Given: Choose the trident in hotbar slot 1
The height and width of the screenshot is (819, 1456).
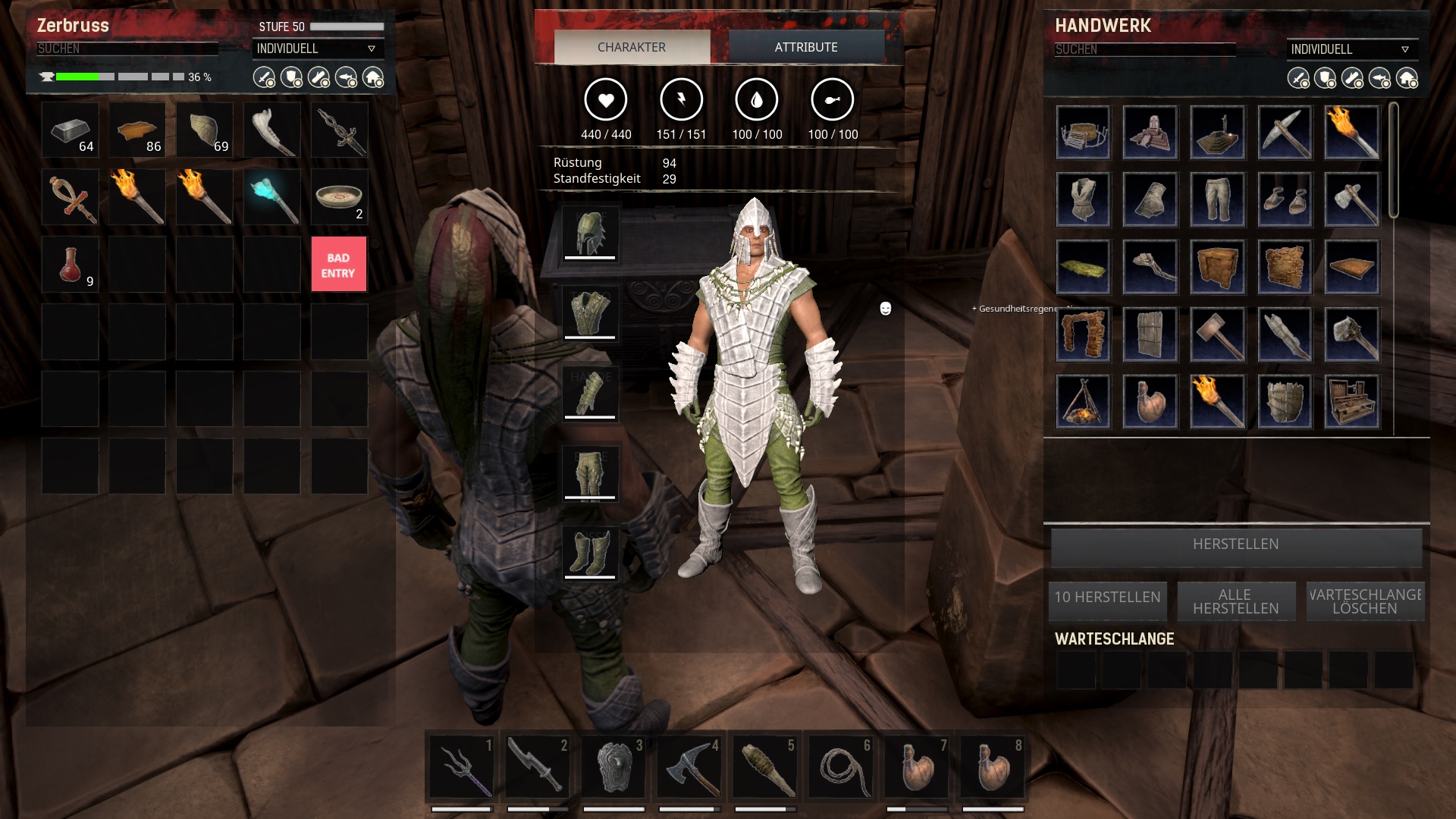Looking at the screenshot, I should 461,767.
